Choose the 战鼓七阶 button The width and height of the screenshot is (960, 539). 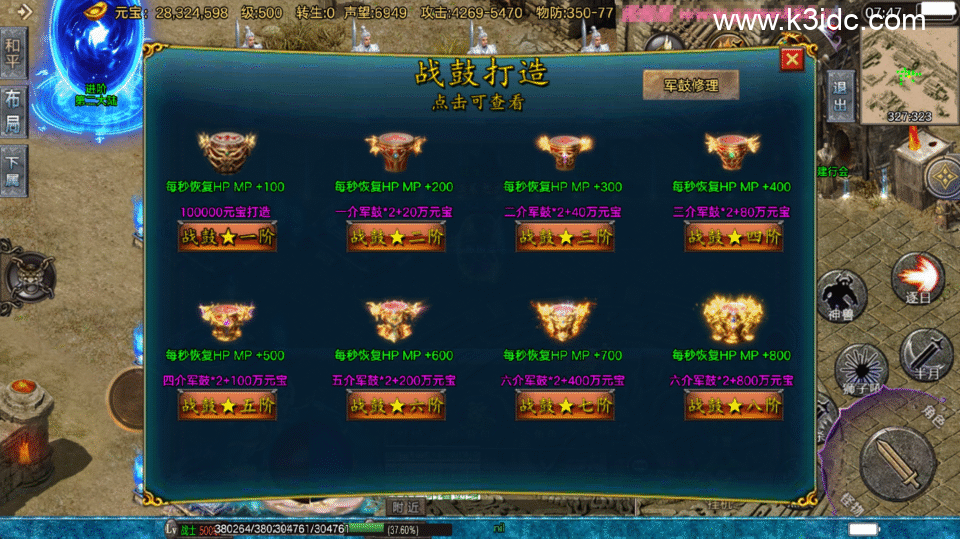coord(565,406)
